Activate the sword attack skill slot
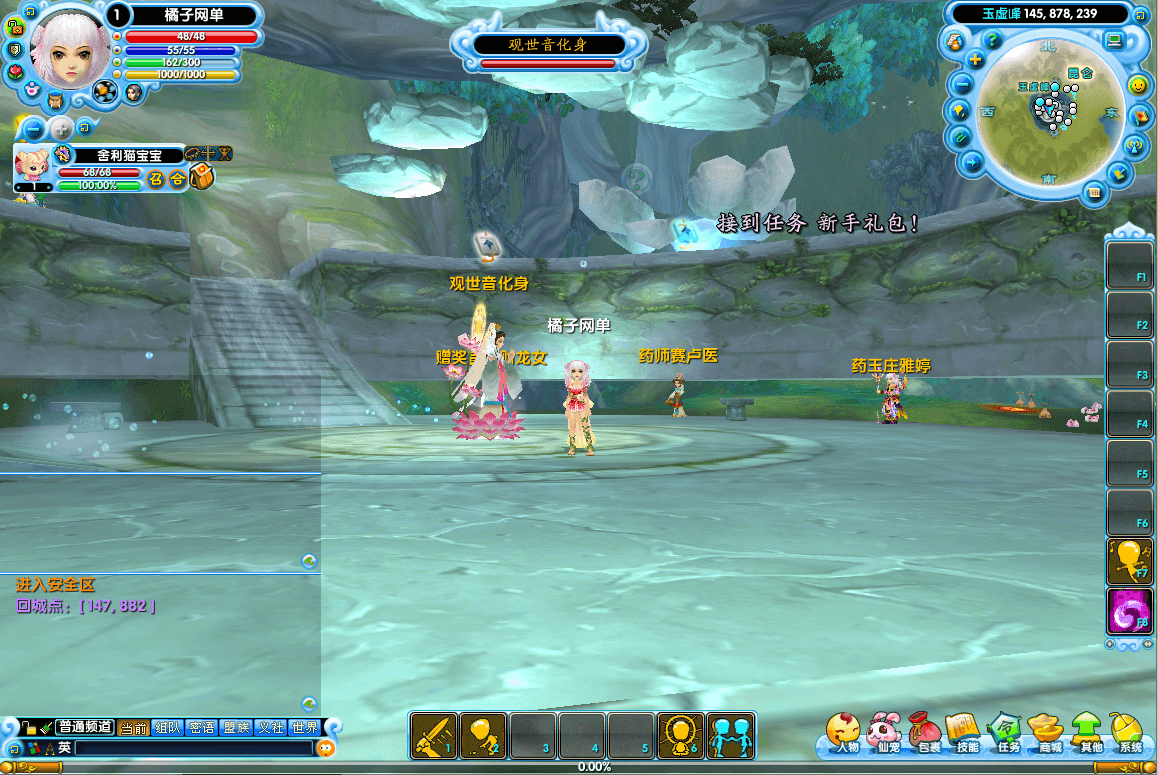Image resolution: width=1158 pixels, height=775 pixels. point(434,735)
